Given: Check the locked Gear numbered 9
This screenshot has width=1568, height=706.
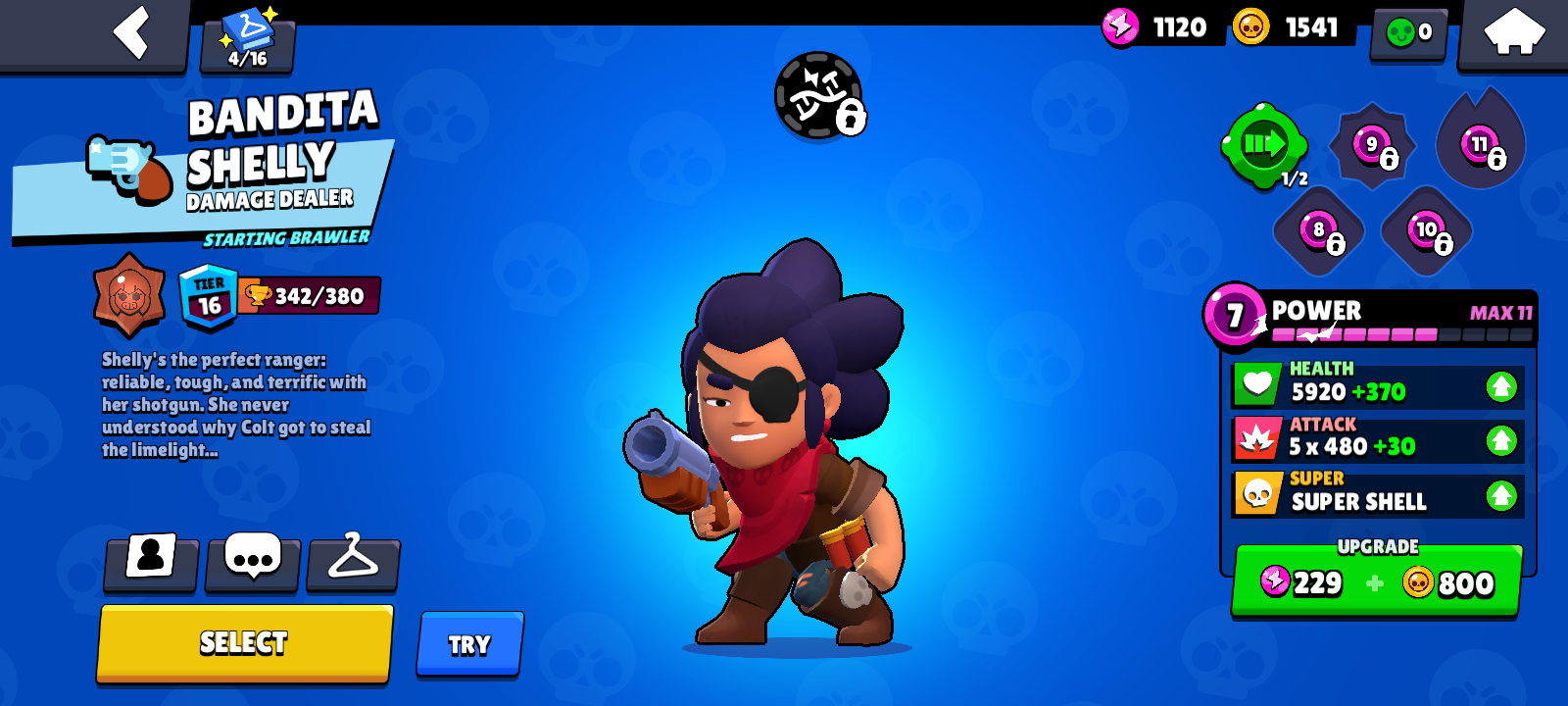Looking at the screenshot, I should click(x=1369, y=147).
